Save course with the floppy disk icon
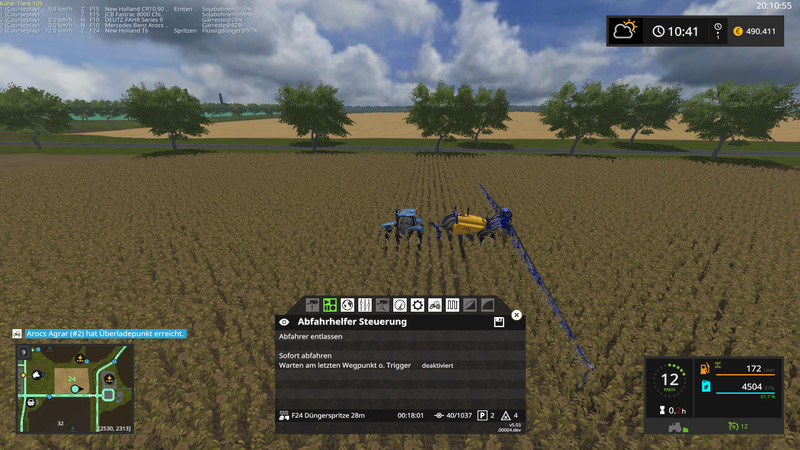This screenshot has height=450, width=800. 498,323
